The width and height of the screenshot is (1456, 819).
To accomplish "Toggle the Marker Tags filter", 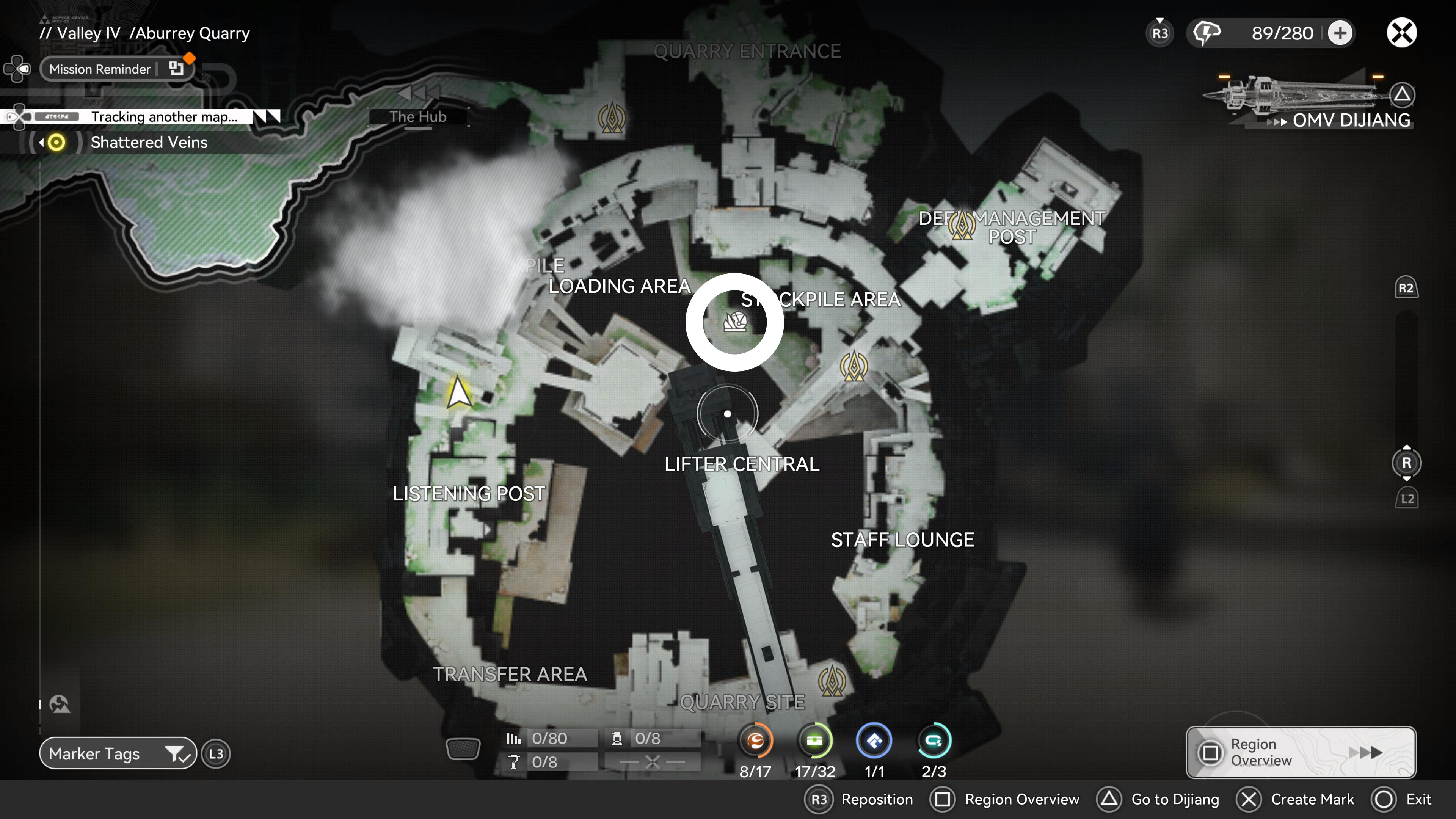I will [117, 753].
